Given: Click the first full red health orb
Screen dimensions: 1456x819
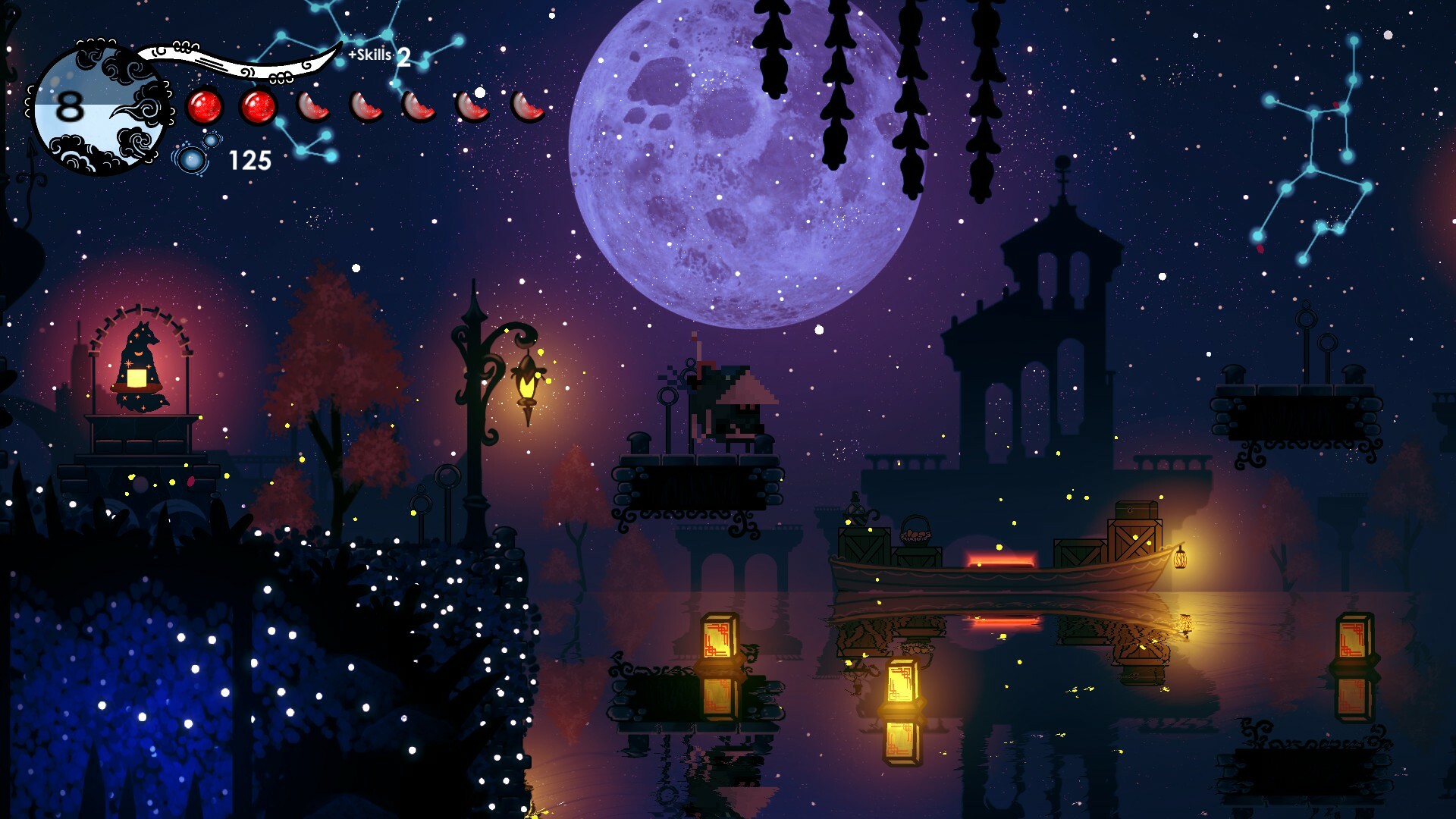Looking at the screenshot, I should click(x=203, y=106).
